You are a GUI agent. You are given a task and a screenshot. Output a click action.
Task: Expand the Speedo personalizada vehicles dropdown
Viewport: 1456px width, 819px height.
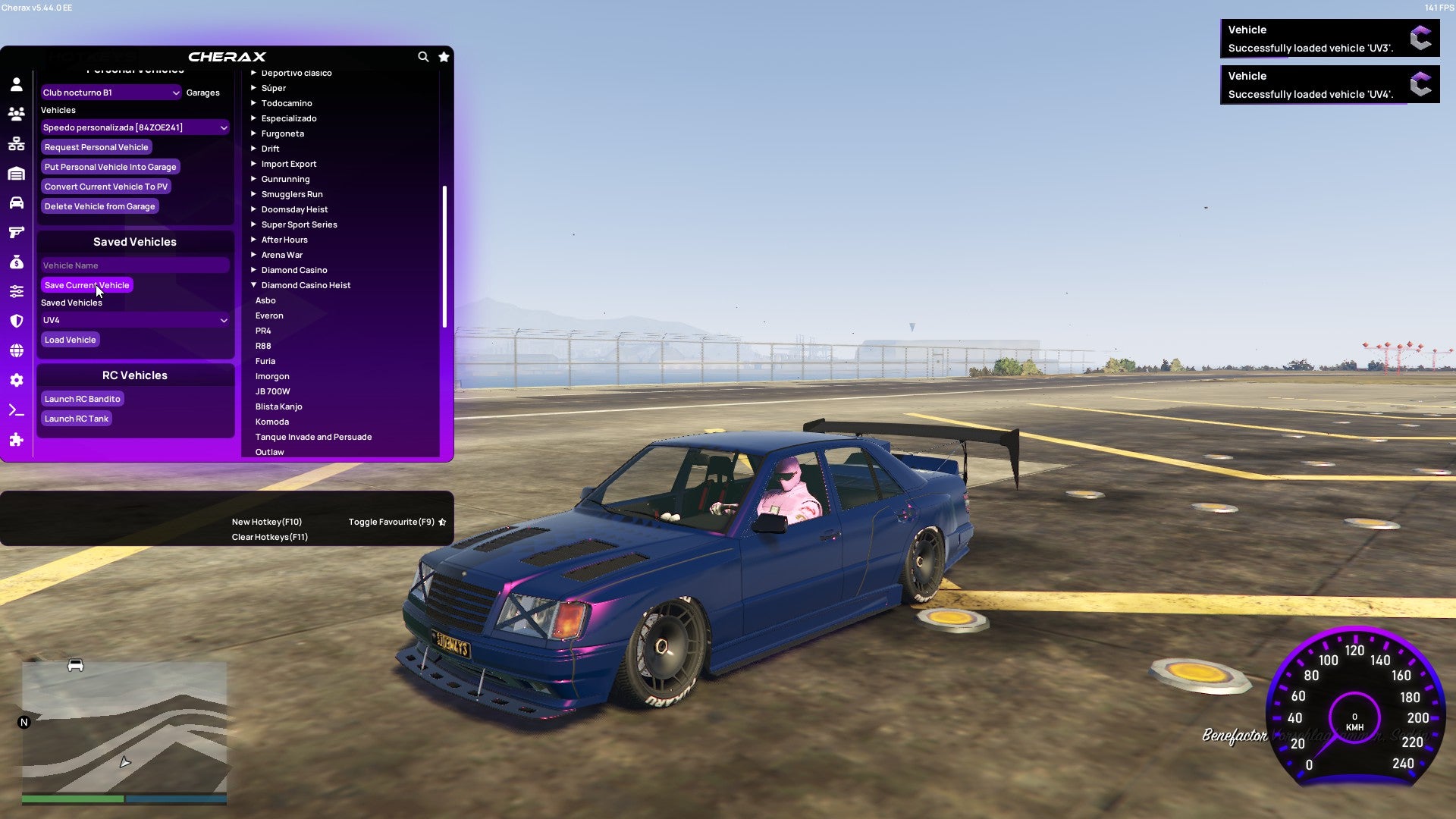(135, 127)
